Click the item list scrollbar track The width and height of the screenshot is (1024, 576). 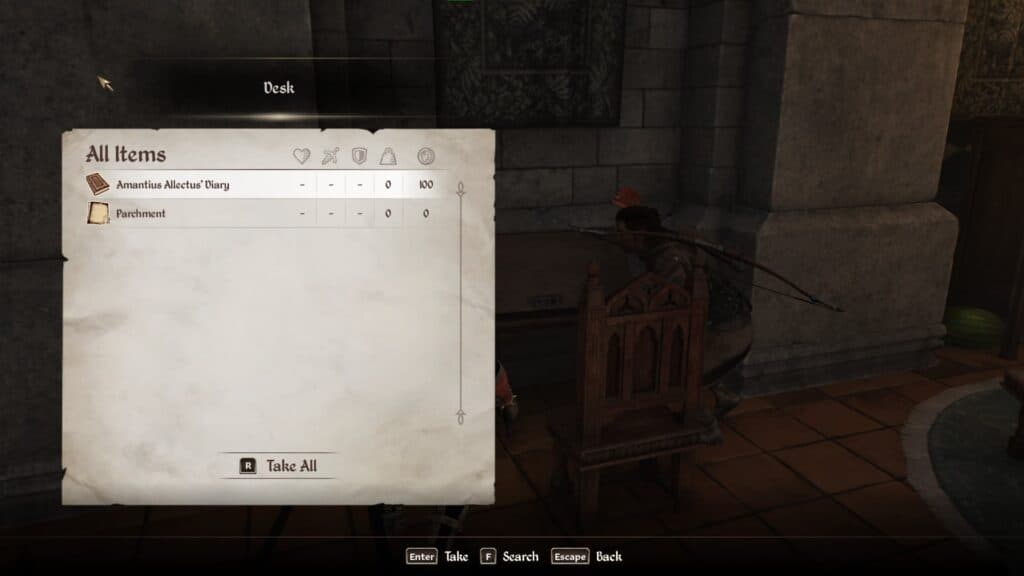(x=460, y=300)
